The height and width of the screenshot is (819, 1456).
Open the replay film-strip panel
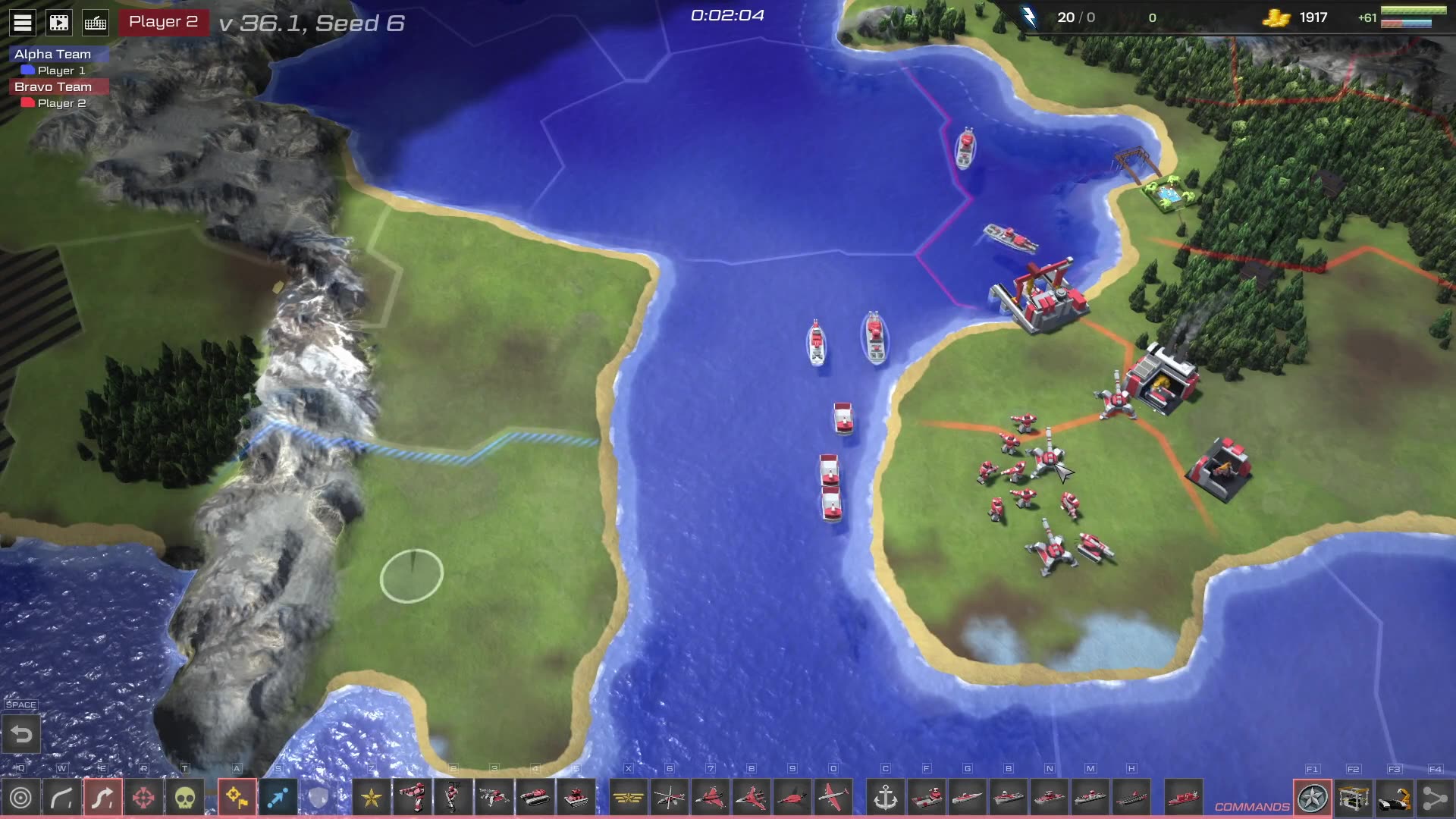coord(59,23)
